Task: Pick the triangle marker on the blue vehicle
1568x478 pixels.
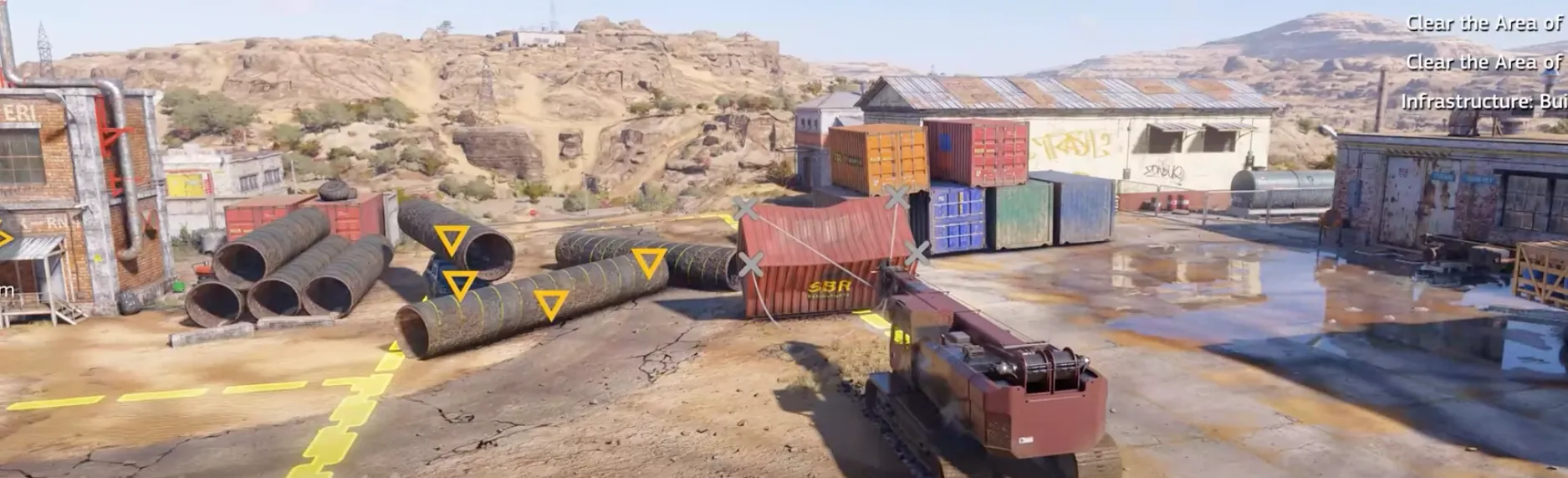Action: [459, 285]
